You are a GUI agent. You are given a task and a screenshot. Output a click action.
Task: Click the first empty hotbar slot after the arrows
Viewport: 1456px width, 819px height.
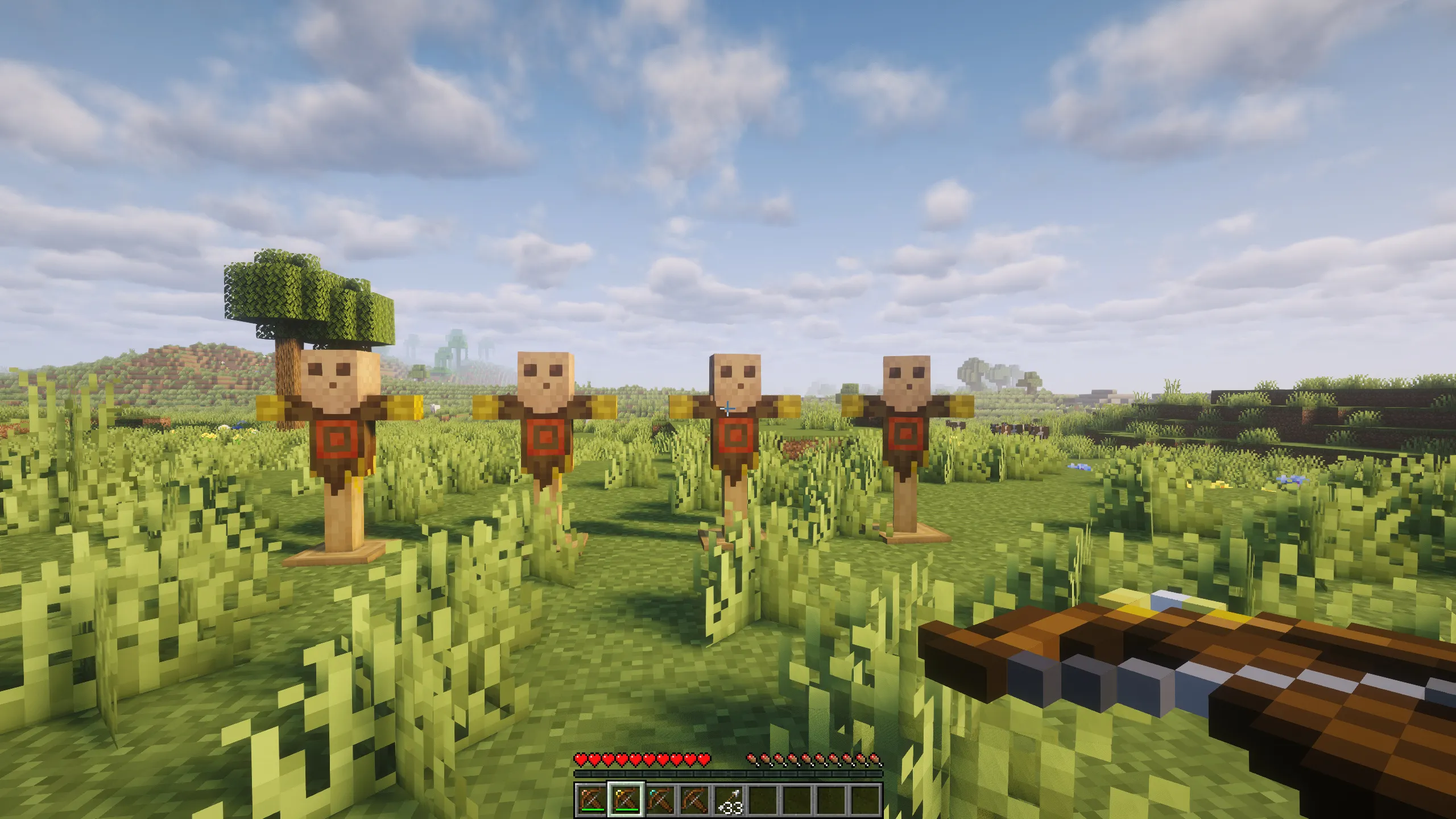(764, 801)
